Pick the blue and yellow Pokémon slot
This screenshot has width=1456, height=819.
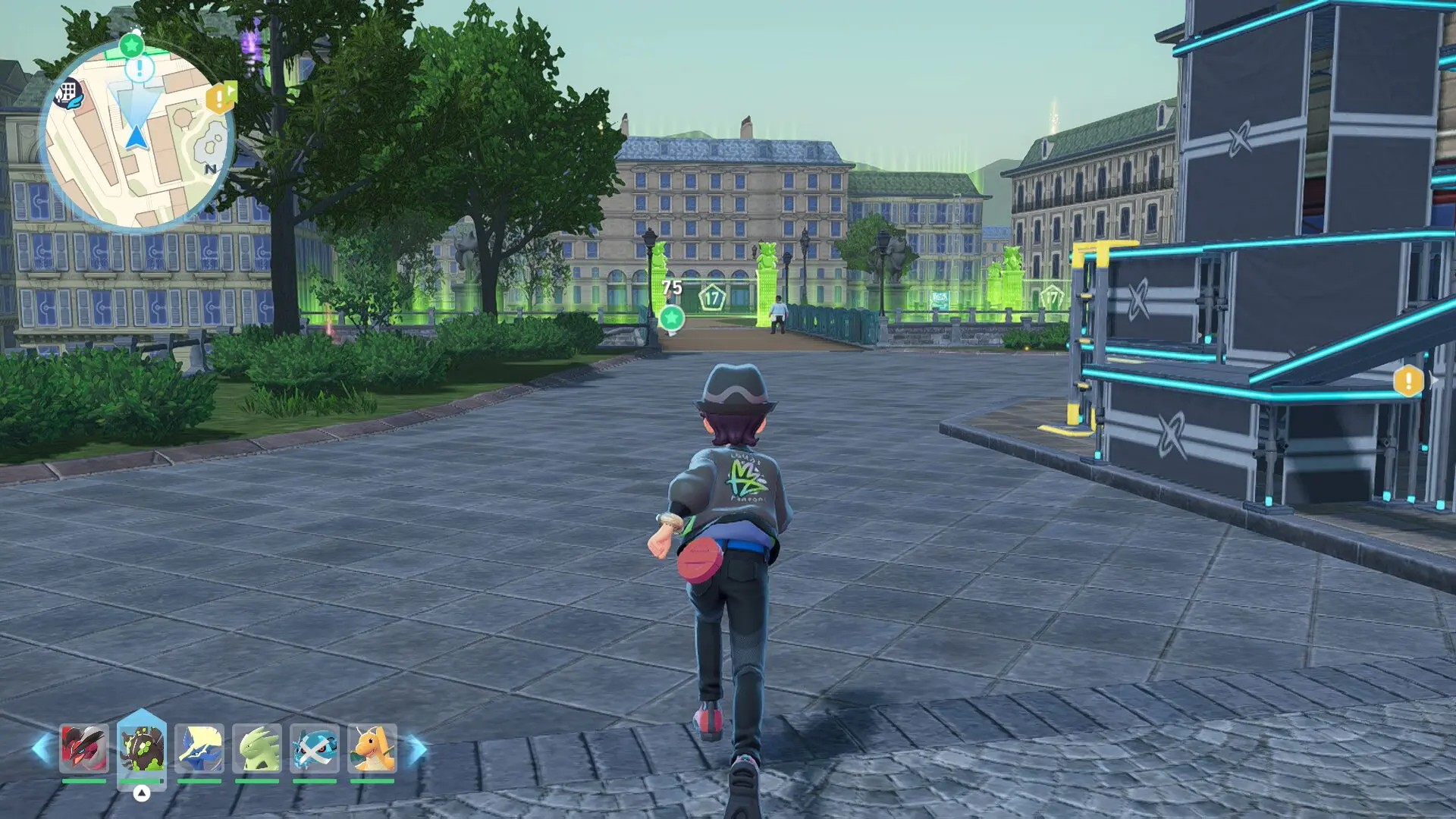199,748
